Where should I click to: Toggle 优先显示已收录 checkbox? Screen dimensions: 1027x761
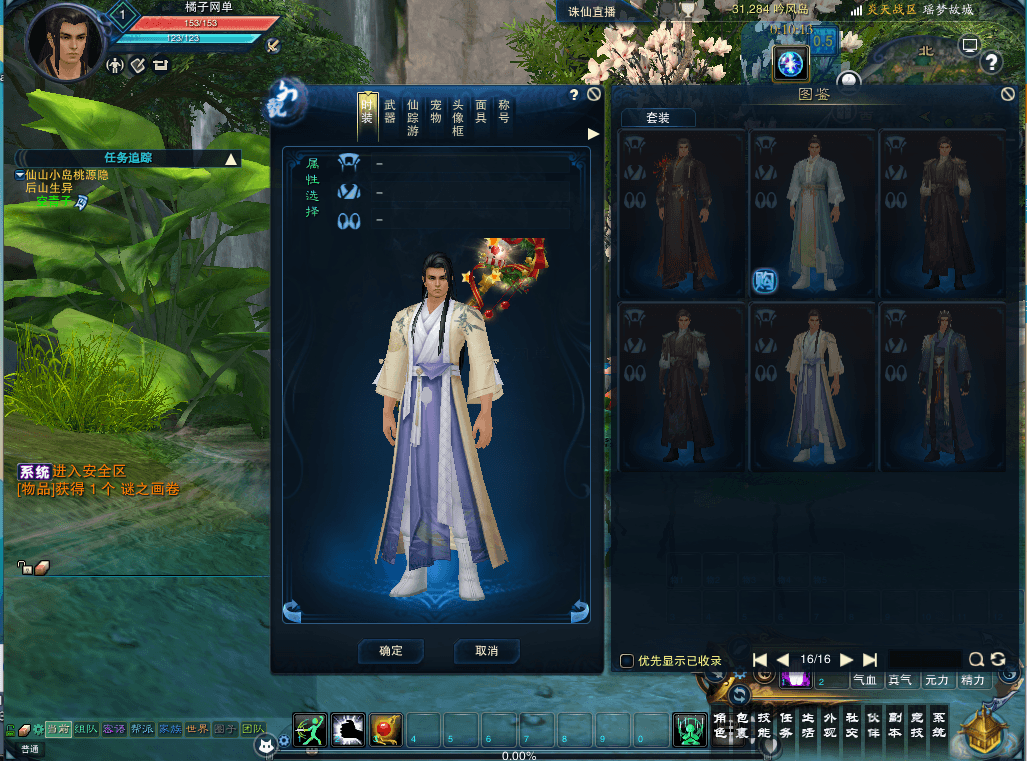pos(627,660)
